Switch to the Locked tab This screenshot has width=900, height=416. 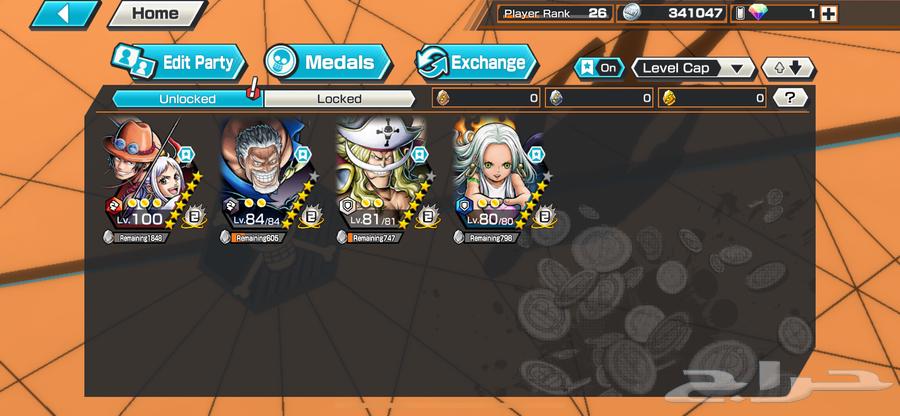[x=339, y=98]
